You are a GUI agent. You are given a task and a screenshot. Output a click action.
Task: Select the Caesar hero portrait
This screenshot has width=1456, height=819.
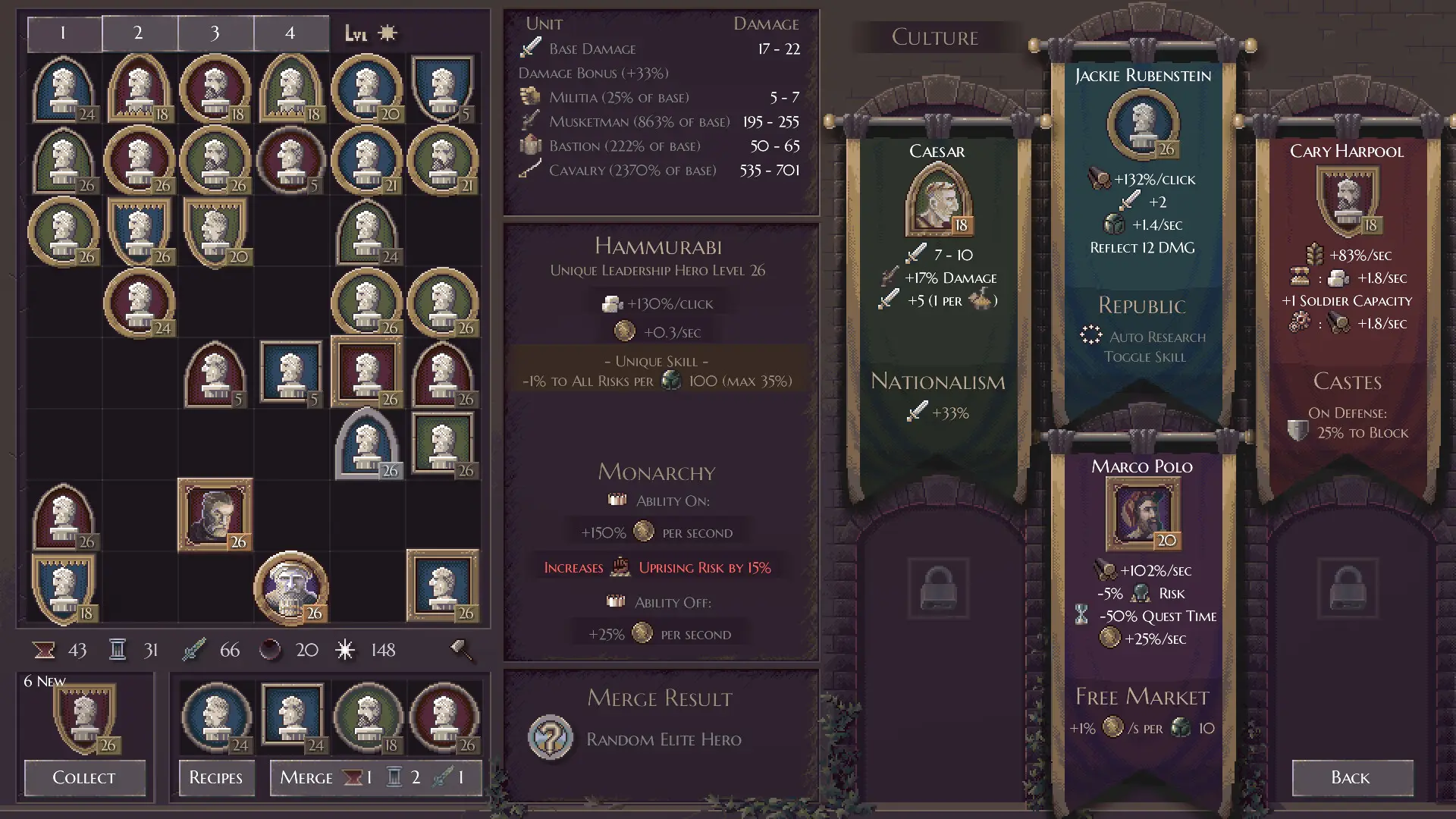[x=938, y=199]
